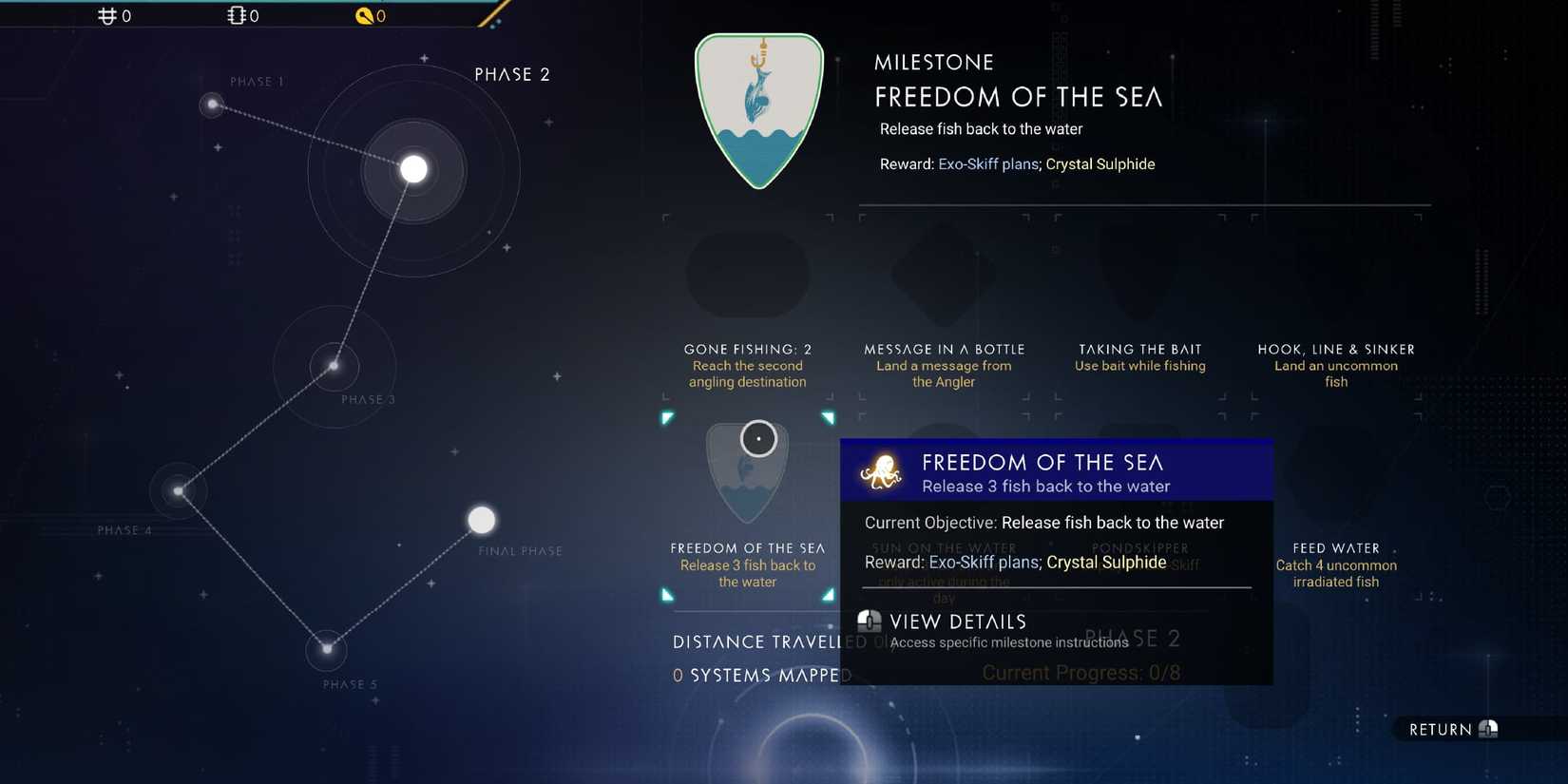
Task: Click the mouse icon beside View Details
Action: coord(870,621)
